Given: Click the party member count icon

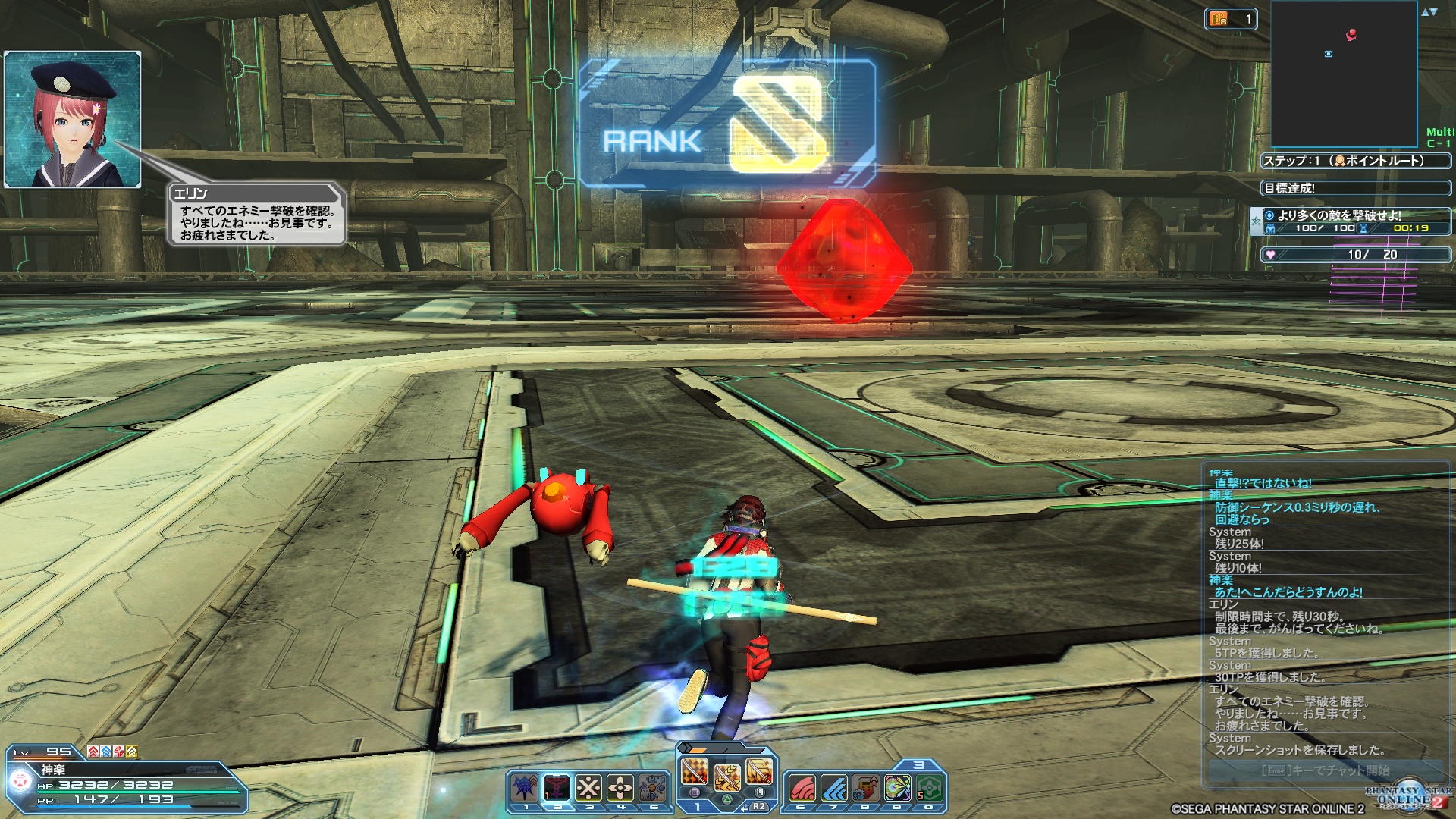Looking at the screenshot, I should (1230, 20).
